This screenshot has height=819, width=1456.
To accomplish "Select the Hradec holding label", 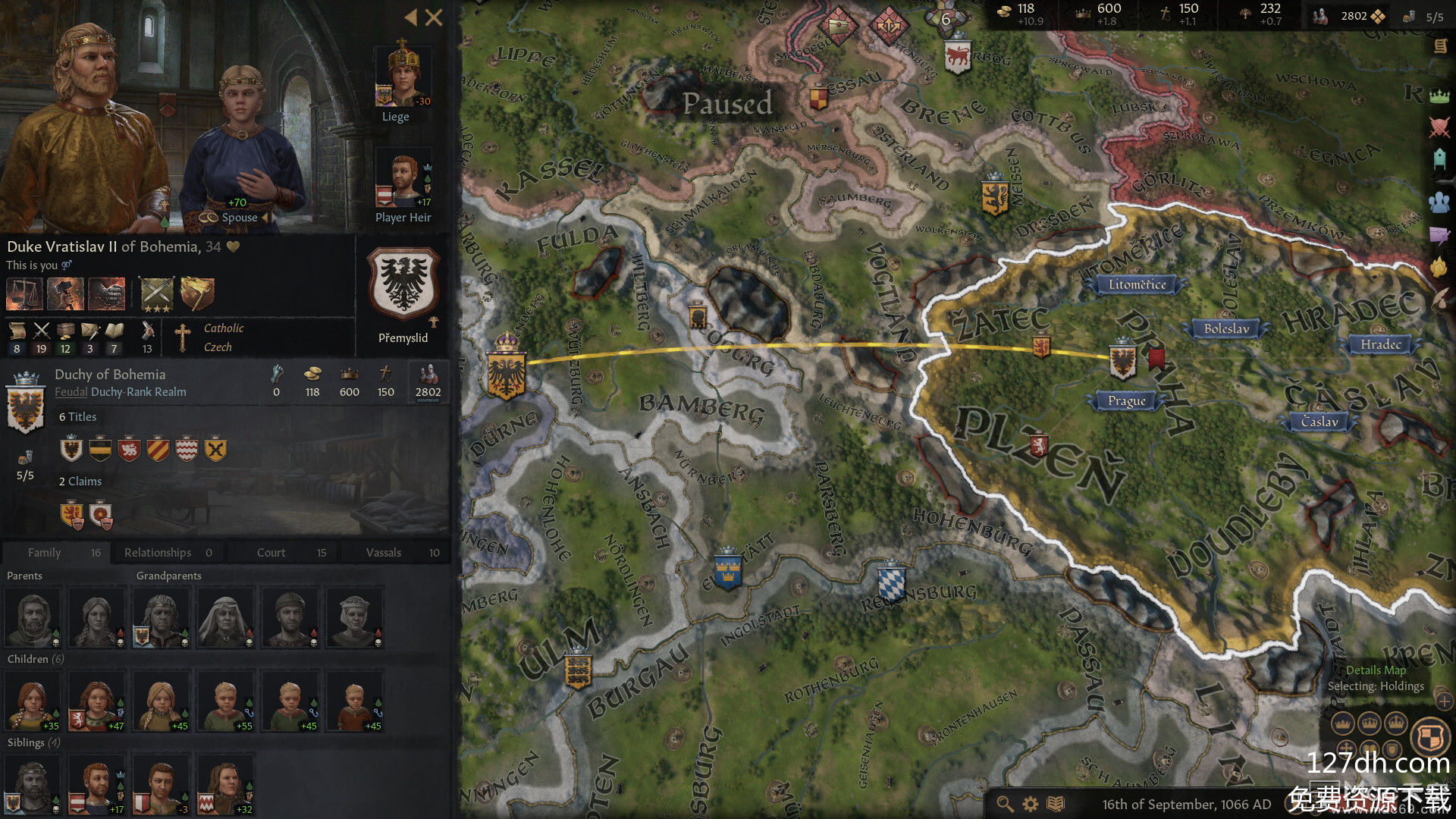I will tap(1380, 344).
